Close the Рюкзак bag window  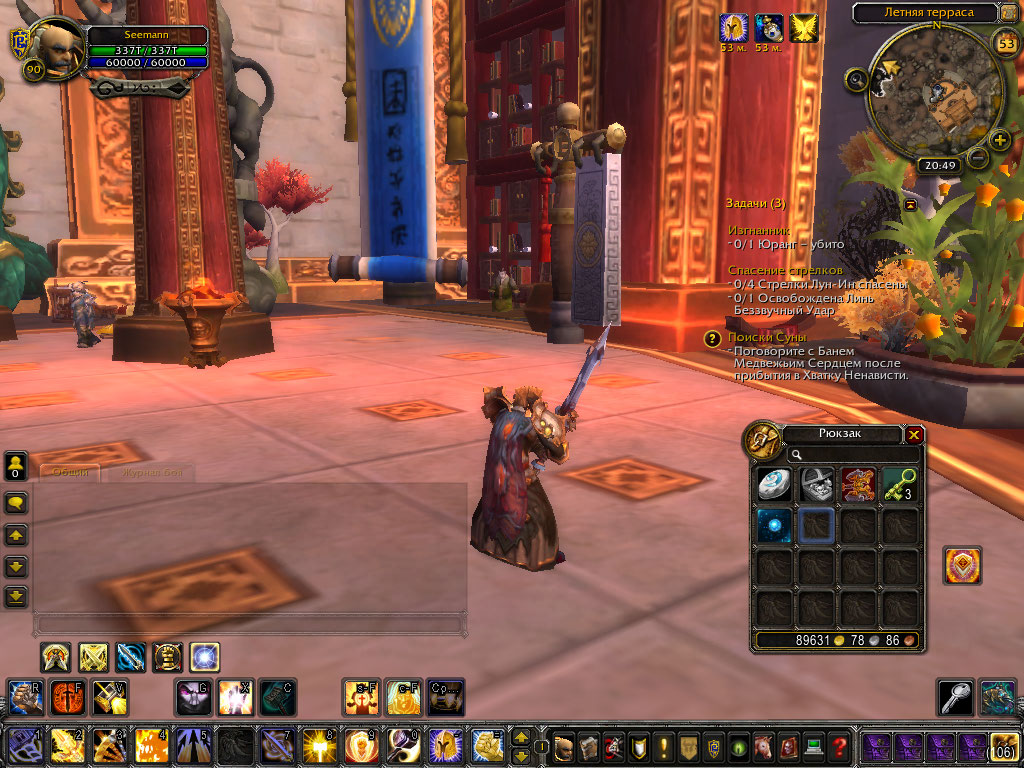coord(914,435)
